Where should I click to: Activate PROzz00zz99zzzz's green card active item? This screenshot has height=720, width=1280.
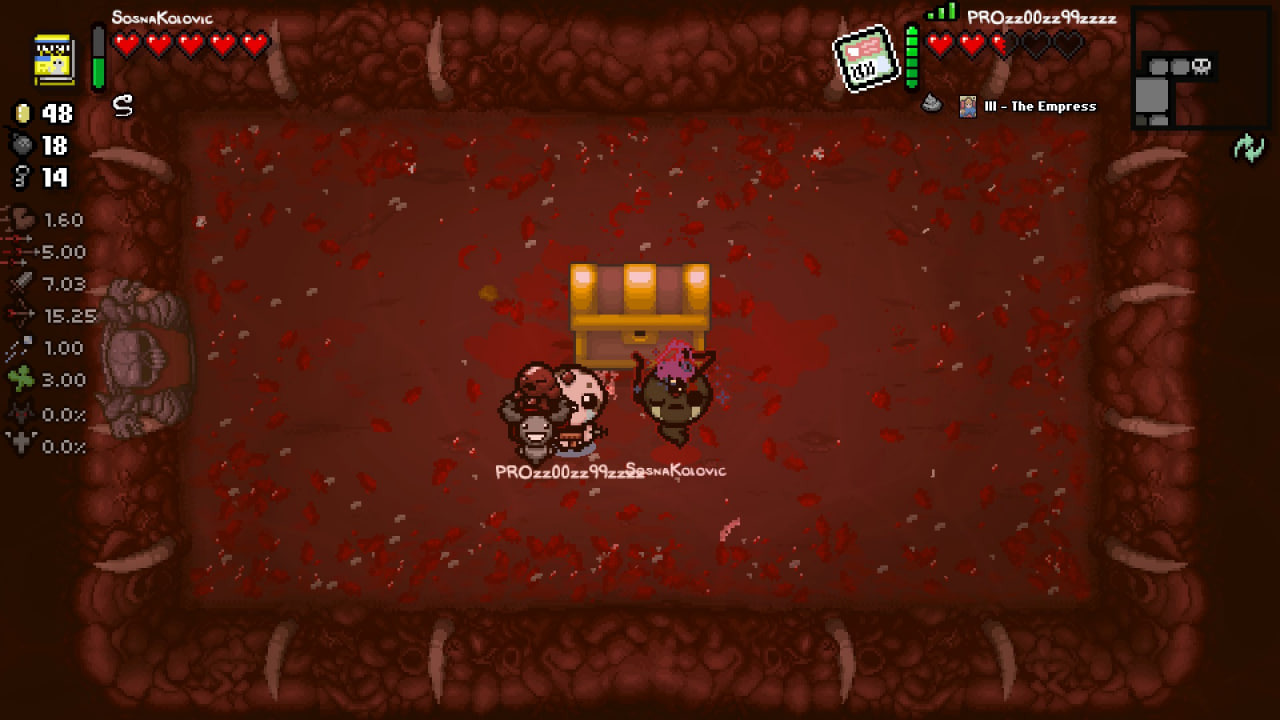[866, 58]
